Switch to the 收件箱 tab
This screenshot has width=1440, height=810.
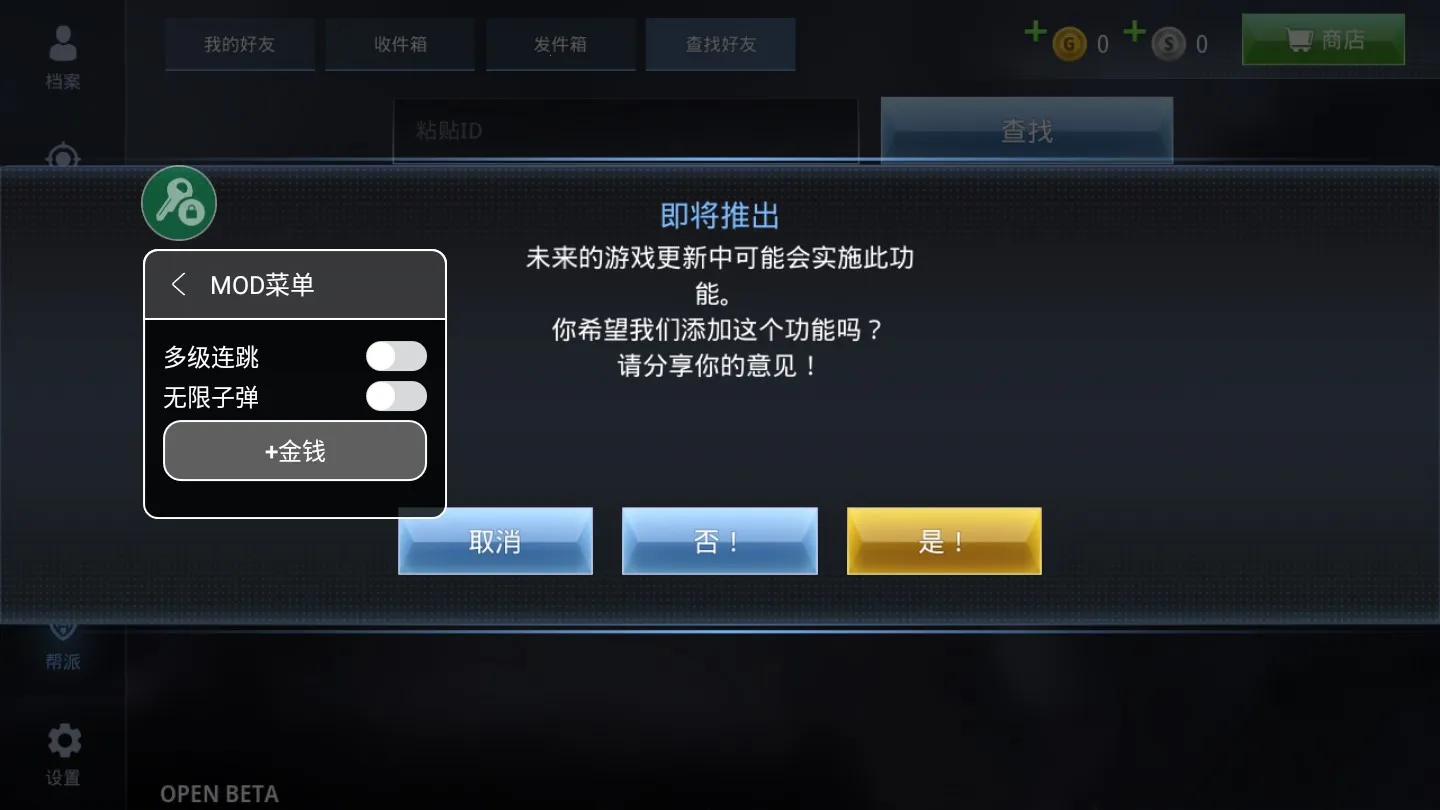(399, 44)
